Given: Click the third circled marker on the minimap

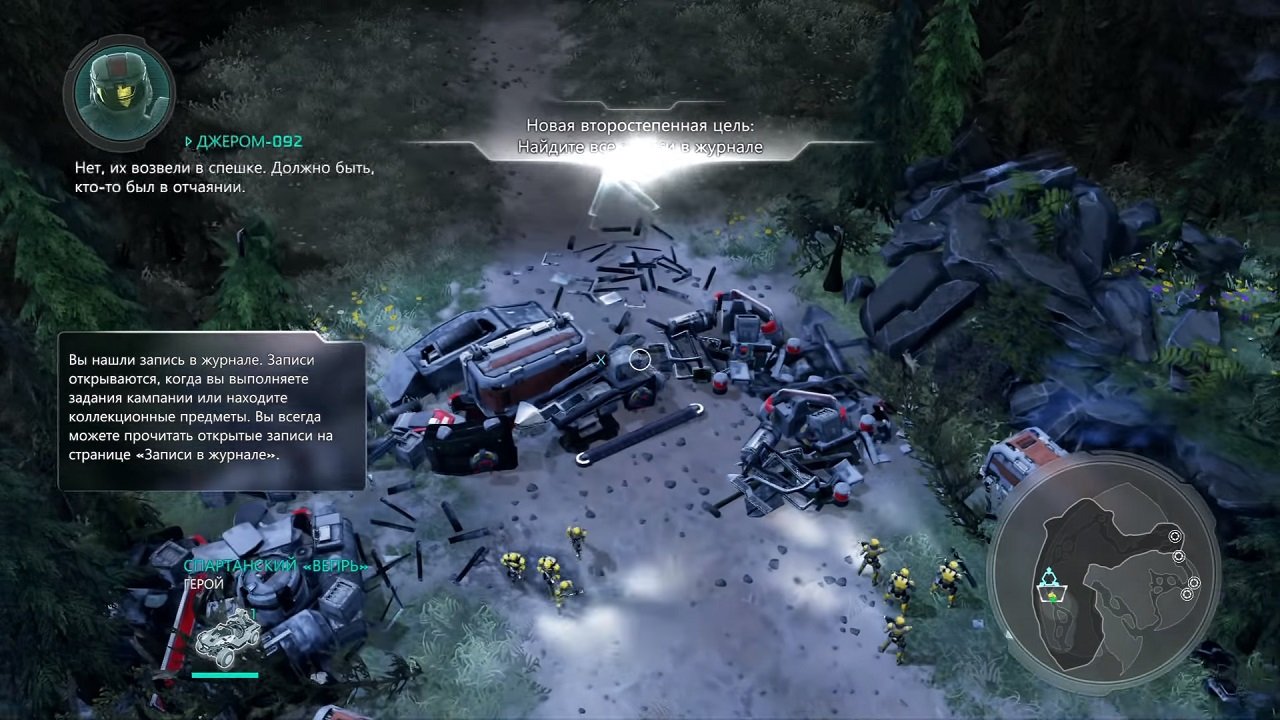Looking at the screenshot, I should coord(1195,582).
